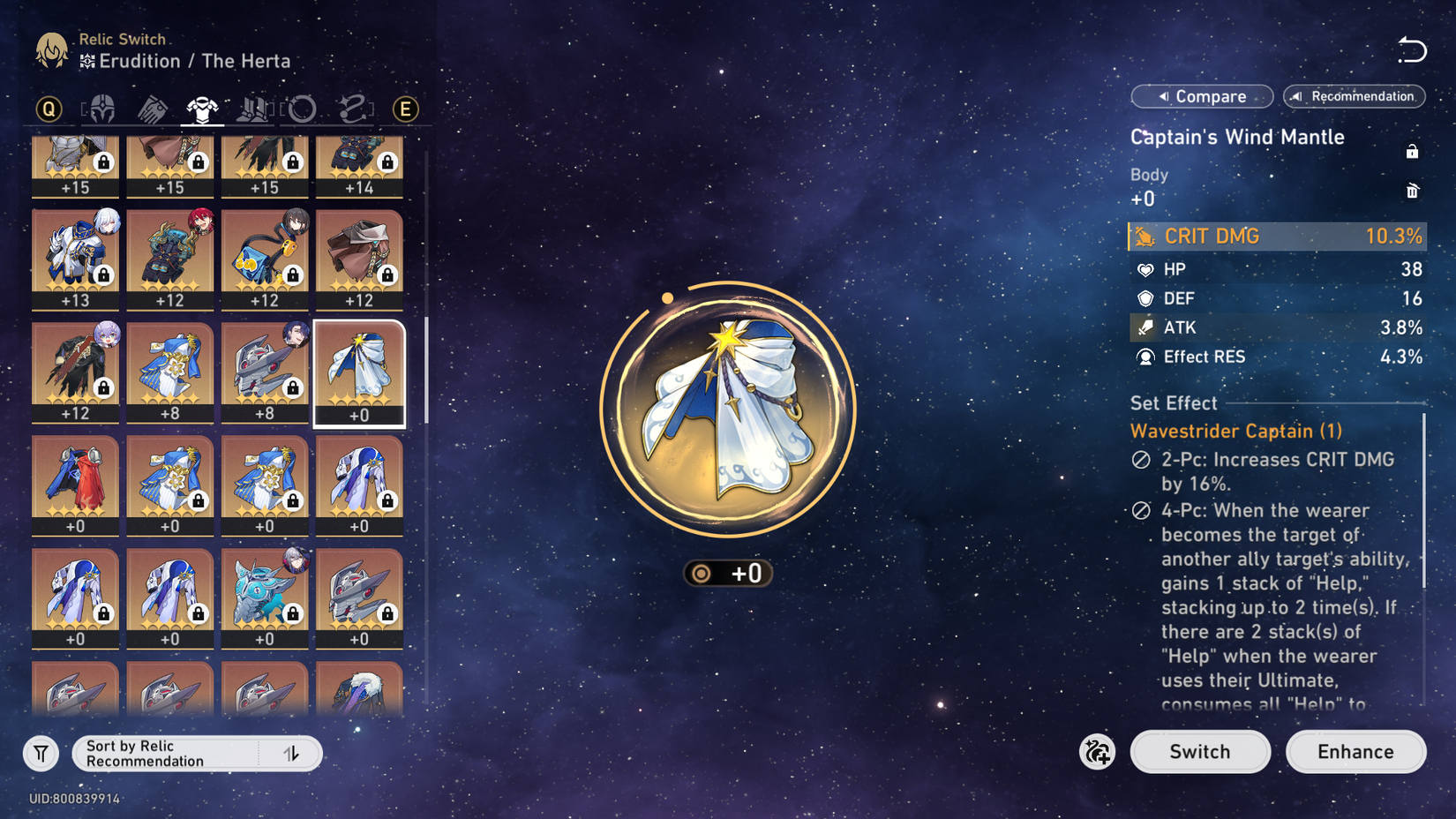Open the Sort by Relic Recommendation dropdown
Viewport: 1456px width, 819px height.
pos(168,753)
